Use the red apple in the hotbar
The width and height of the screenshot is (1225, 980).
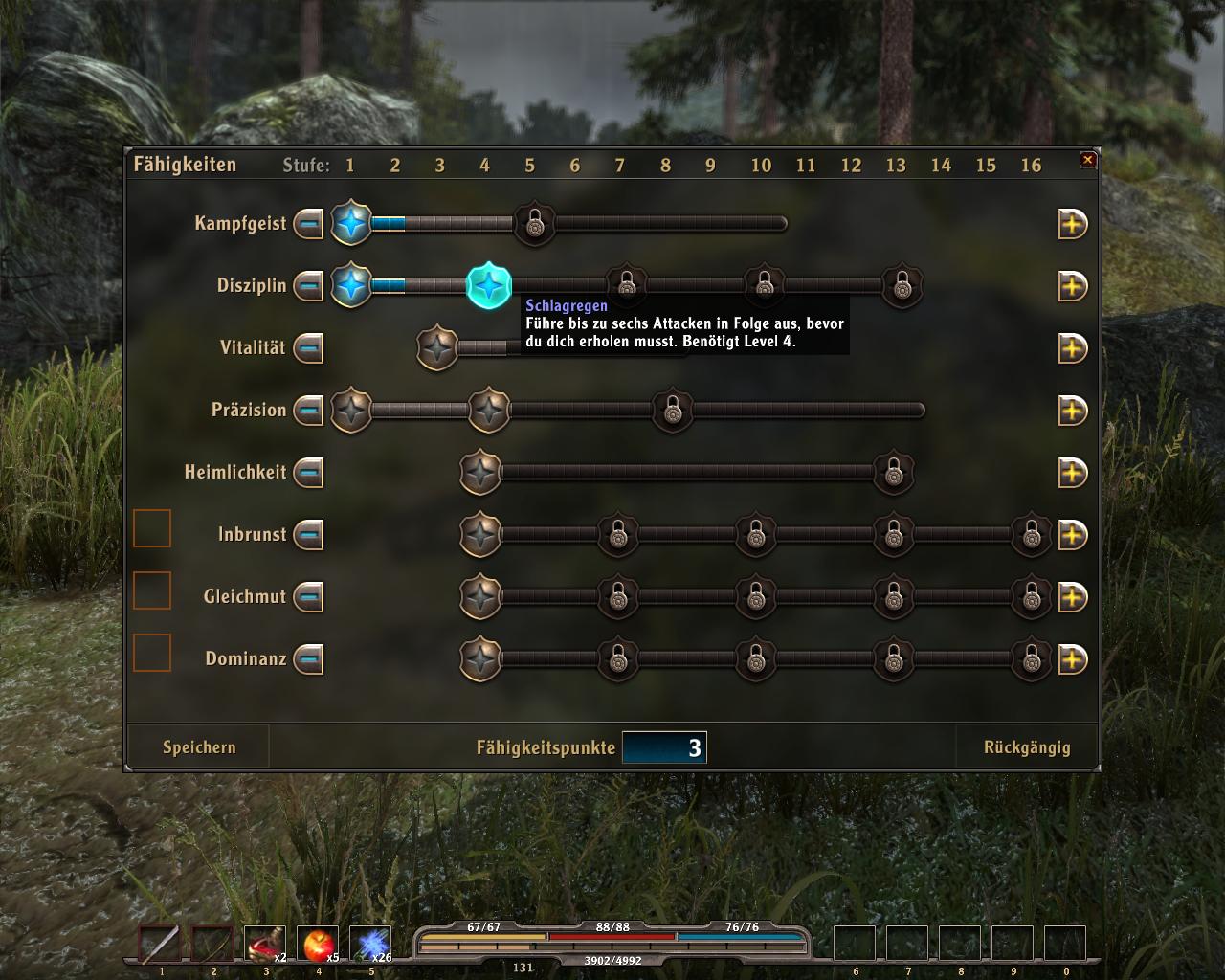pyautogui.click(x=318, y=946)
